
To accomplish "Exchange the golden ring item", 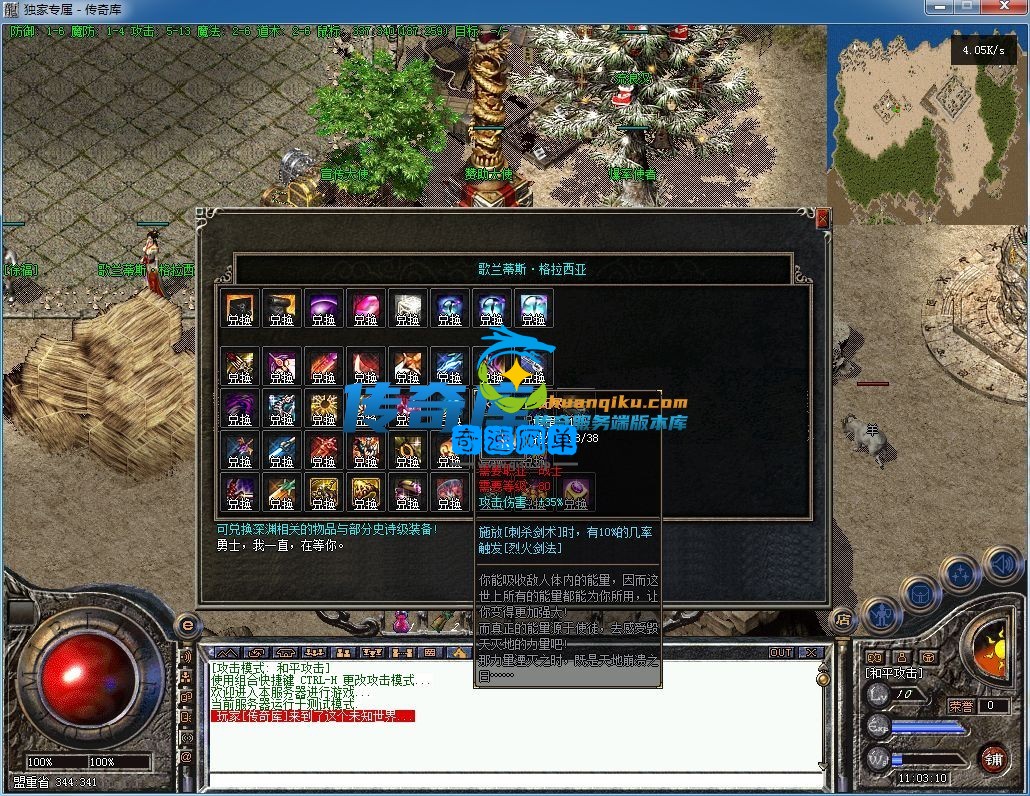I will (408, 451).
